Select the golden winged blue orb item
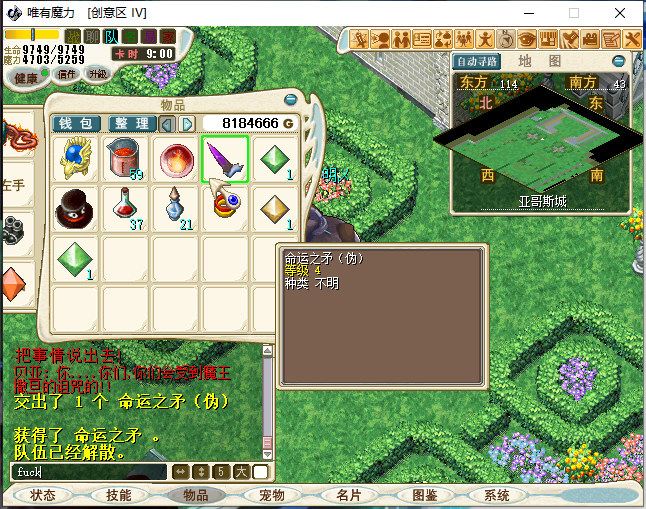The height and width of the screenshot is (509, 646). pyautogui.click(x=76, y=160)
